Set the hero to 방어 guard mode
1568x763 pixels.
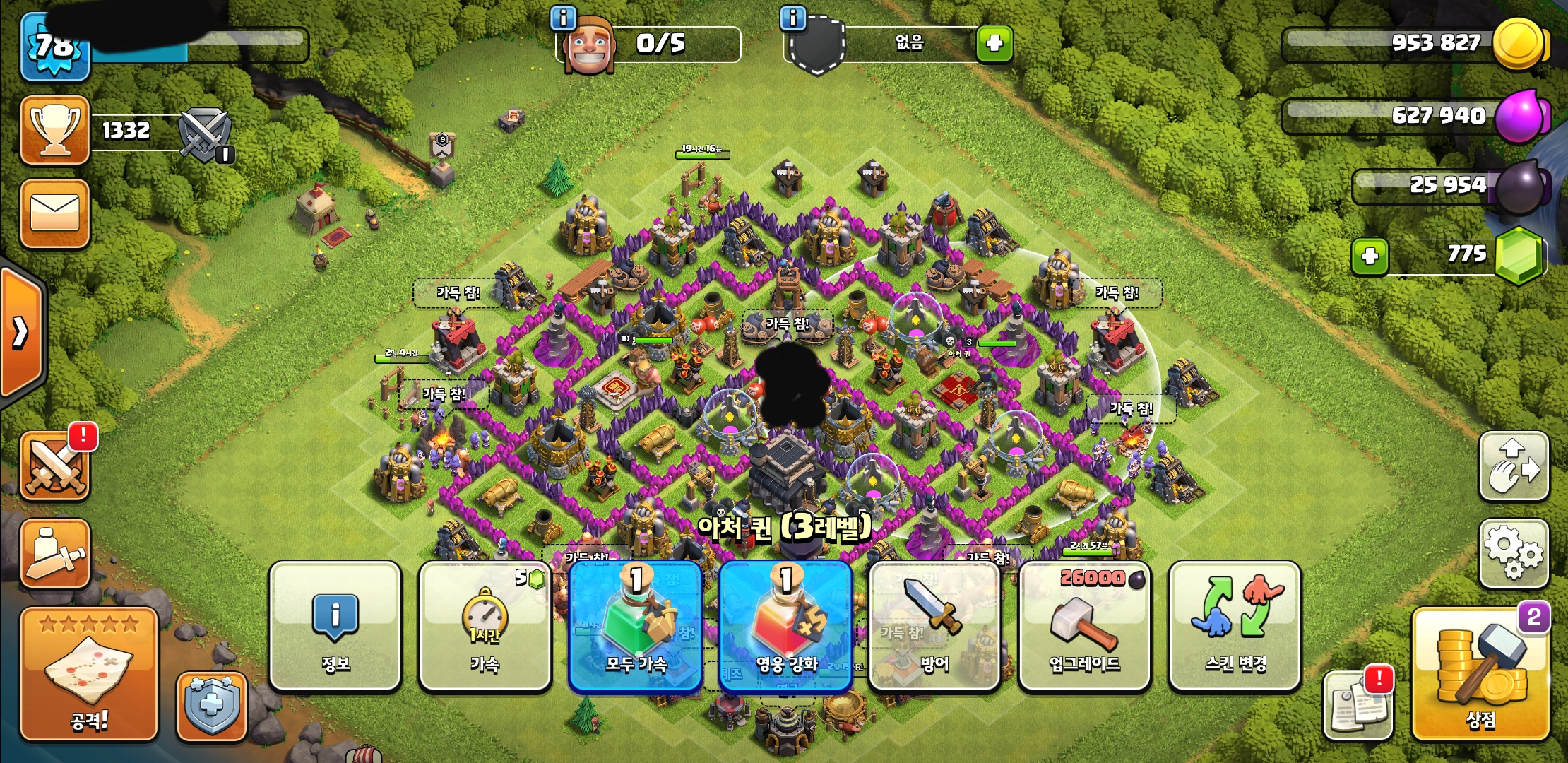934,626
